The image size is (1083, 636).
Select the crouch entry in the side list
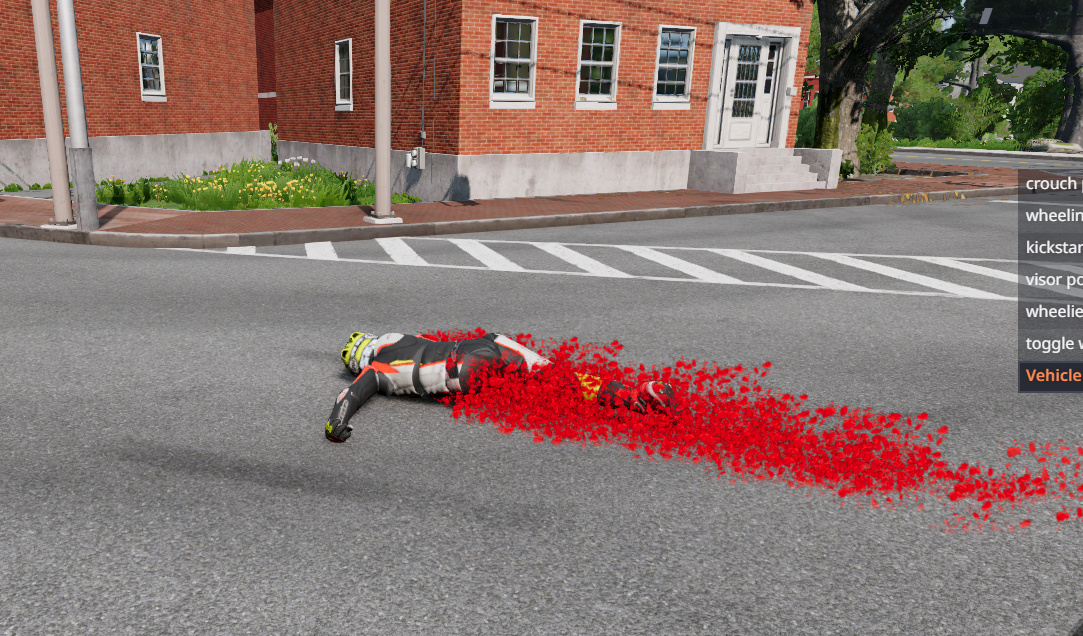[1052, 183]
